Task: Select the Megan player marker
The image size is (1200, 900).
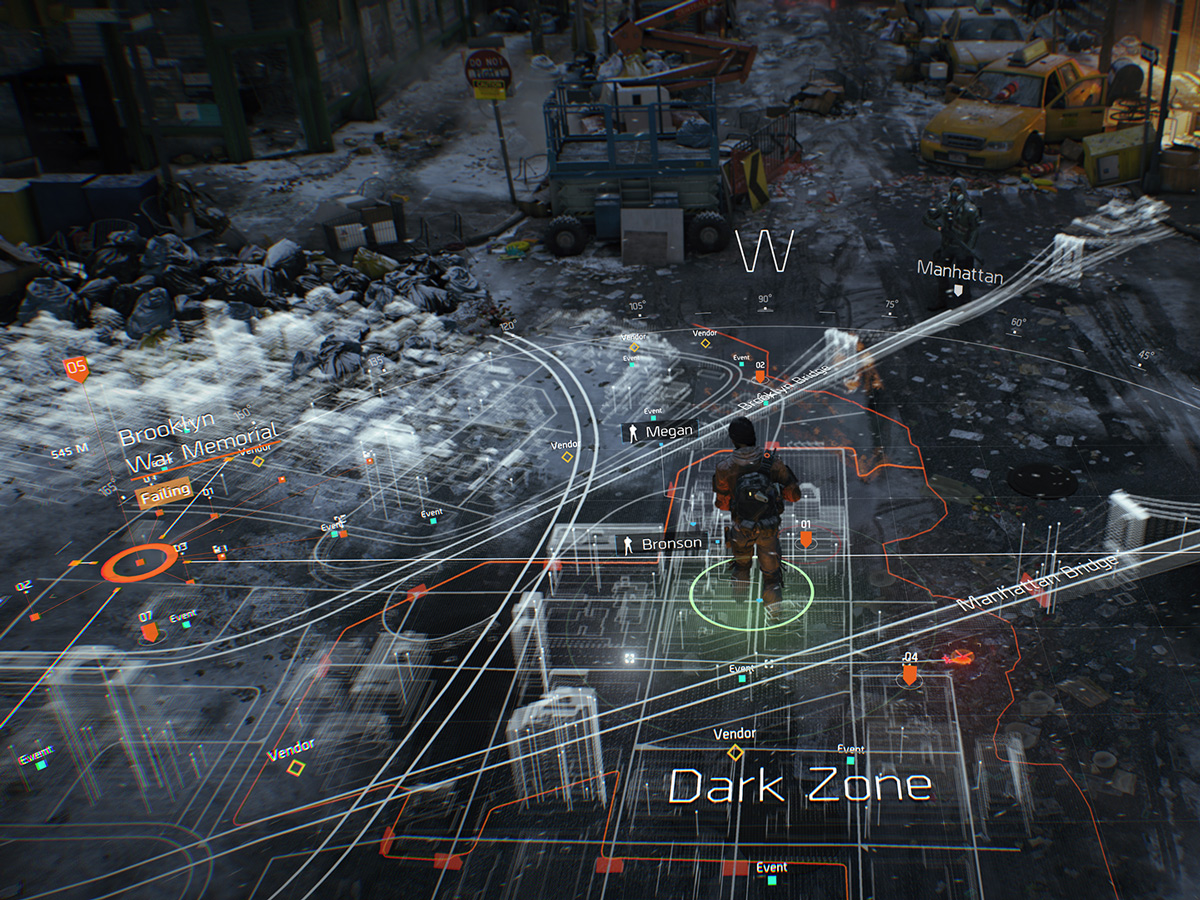Action: click(x=658, y=431)
